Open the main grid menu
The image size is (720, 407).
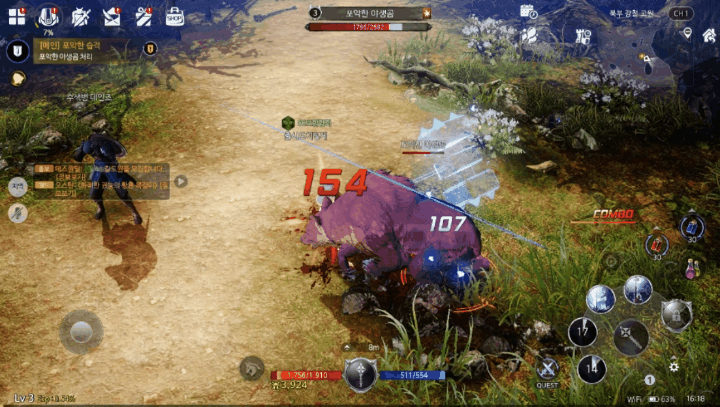point(17,16)
